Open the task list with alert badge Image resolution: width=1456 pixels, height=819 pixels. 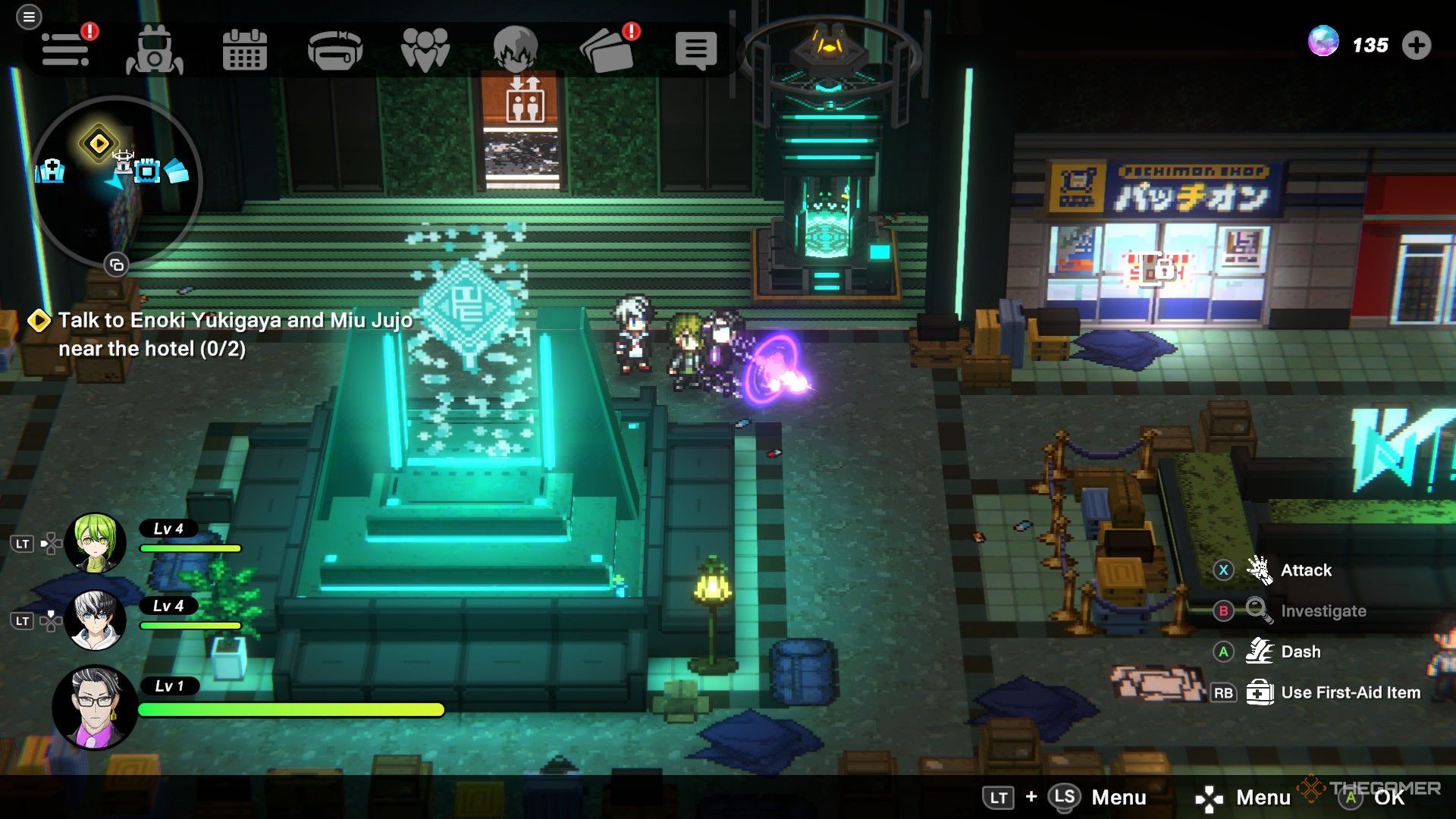tap(67, 50)
